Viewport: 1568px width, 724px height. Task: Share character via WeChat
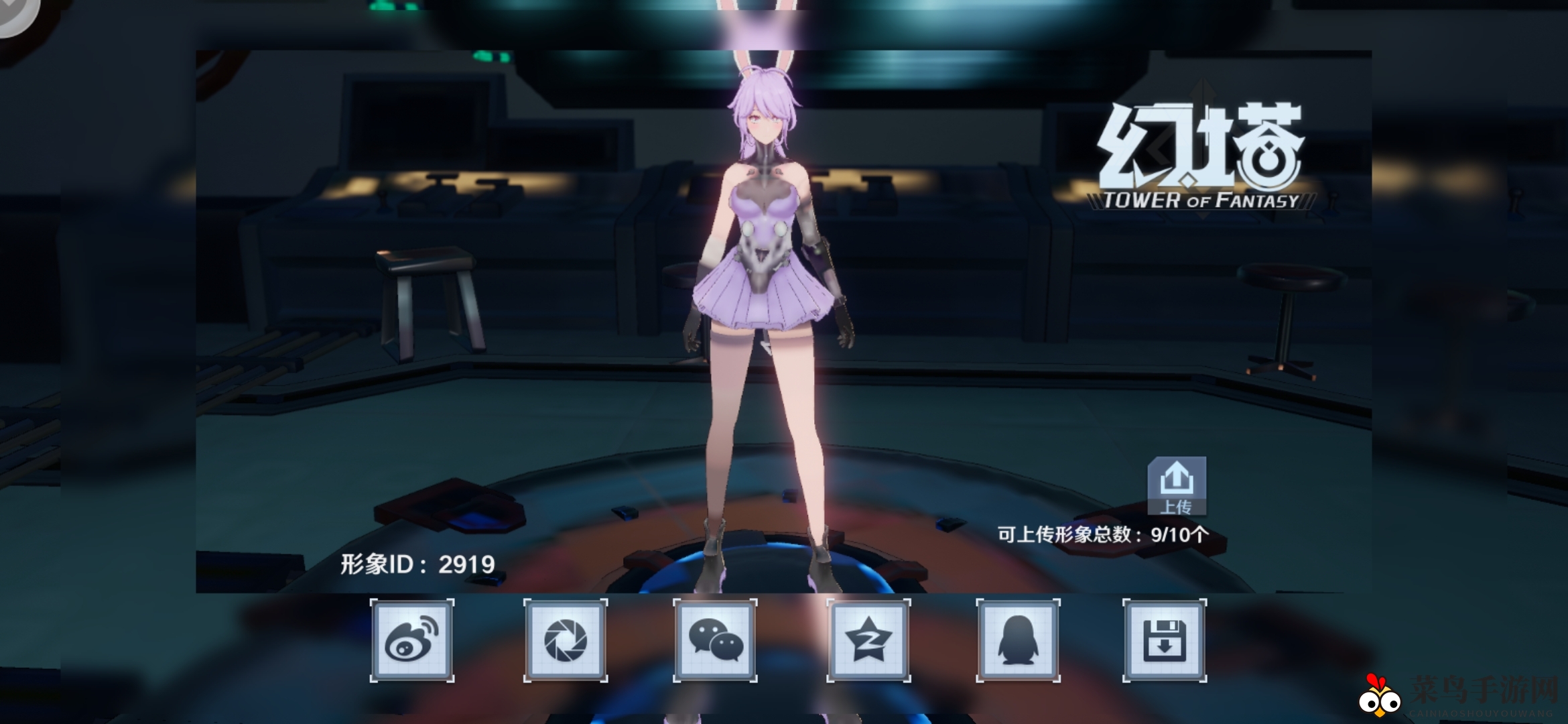pos(714,640)
